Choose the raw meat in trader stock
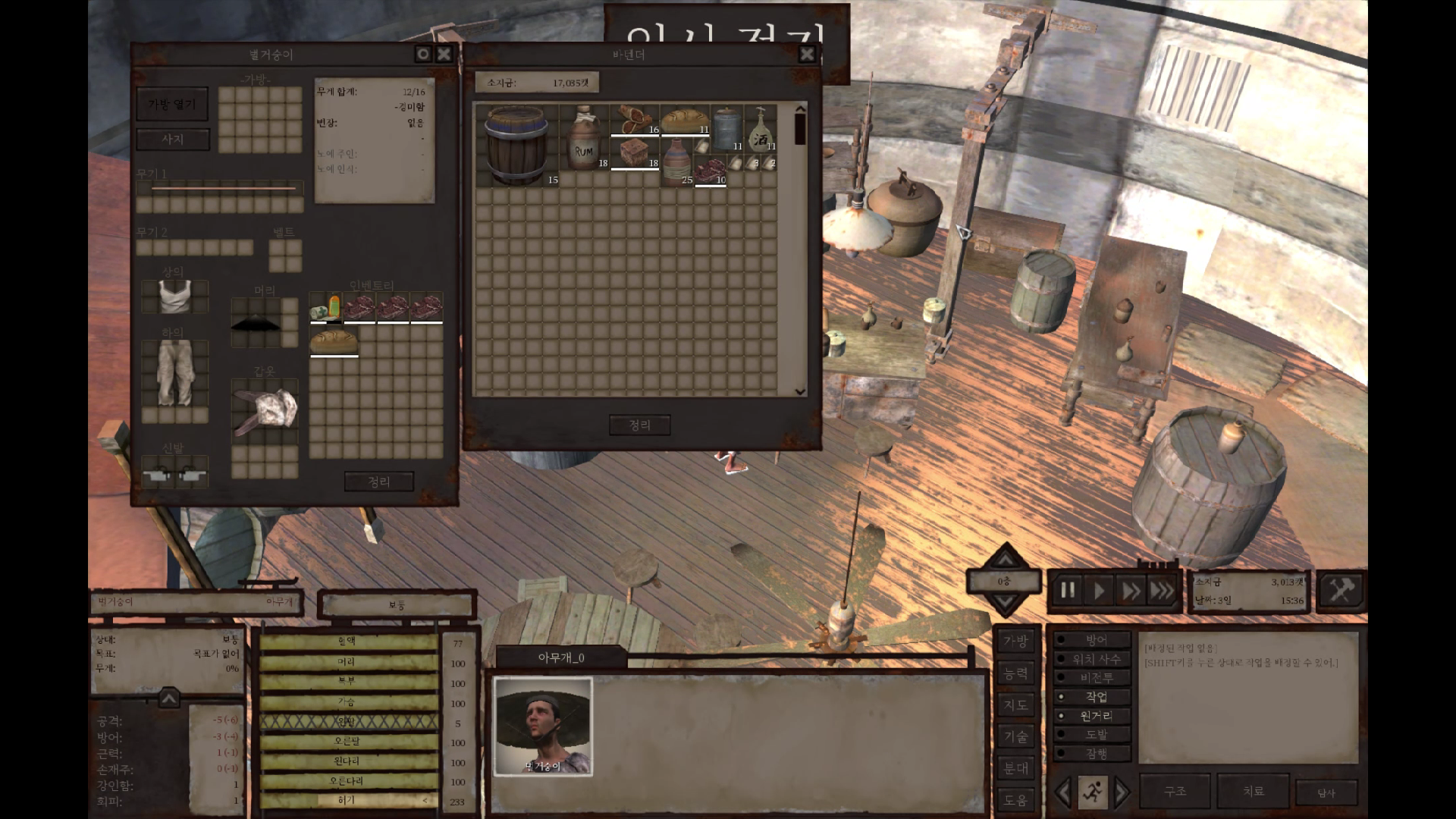The width and height of the screenshot is (1456, 819). pos(711,171)
